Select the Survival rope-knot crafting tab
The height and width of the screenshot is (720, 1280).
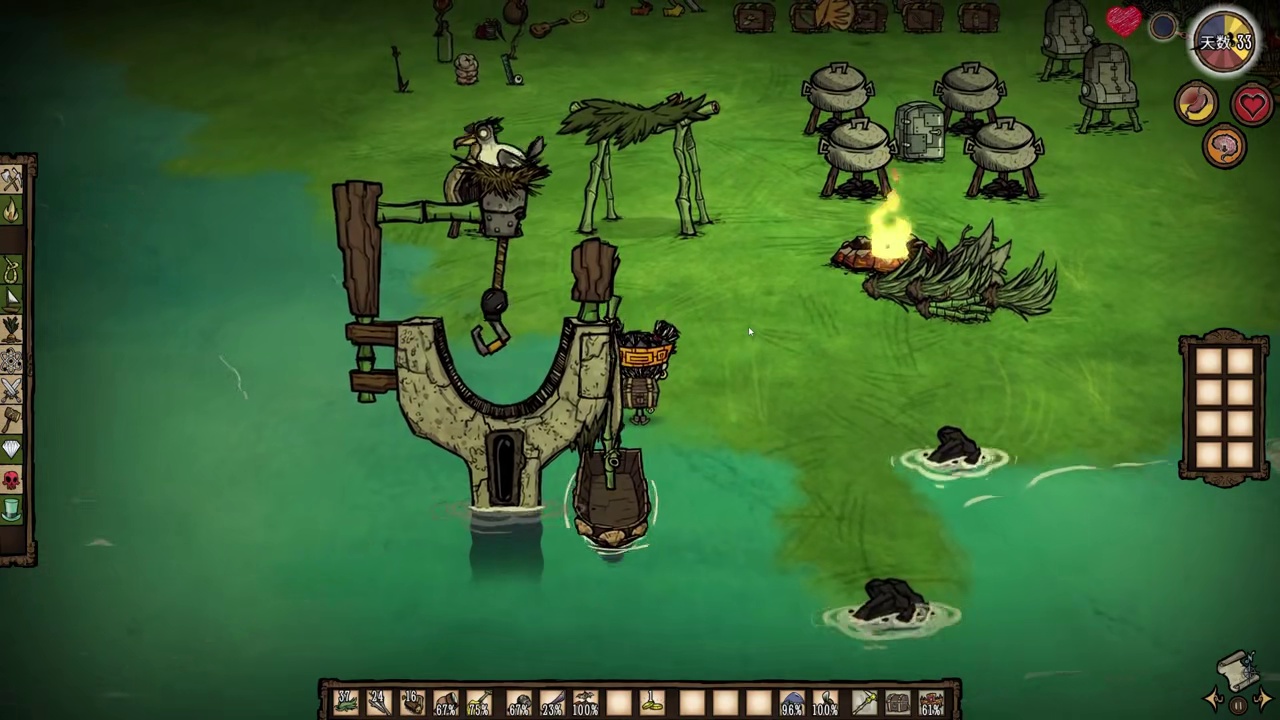[12, 271]
